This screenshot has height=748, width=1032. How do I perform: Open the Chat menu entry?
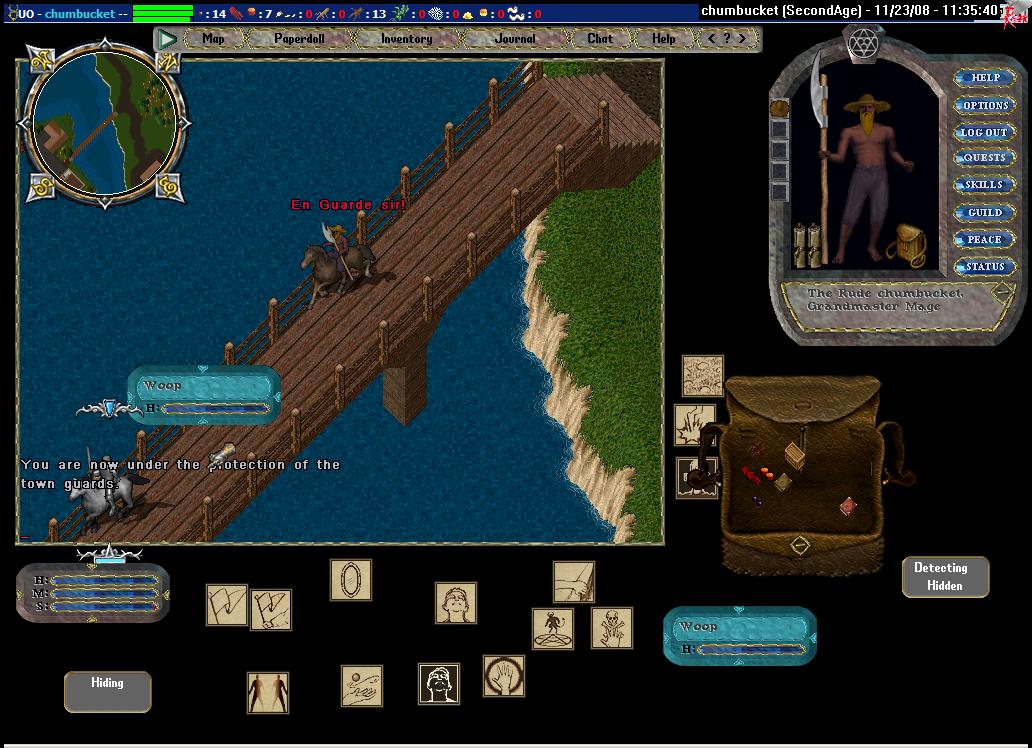(x=600, y=39)
